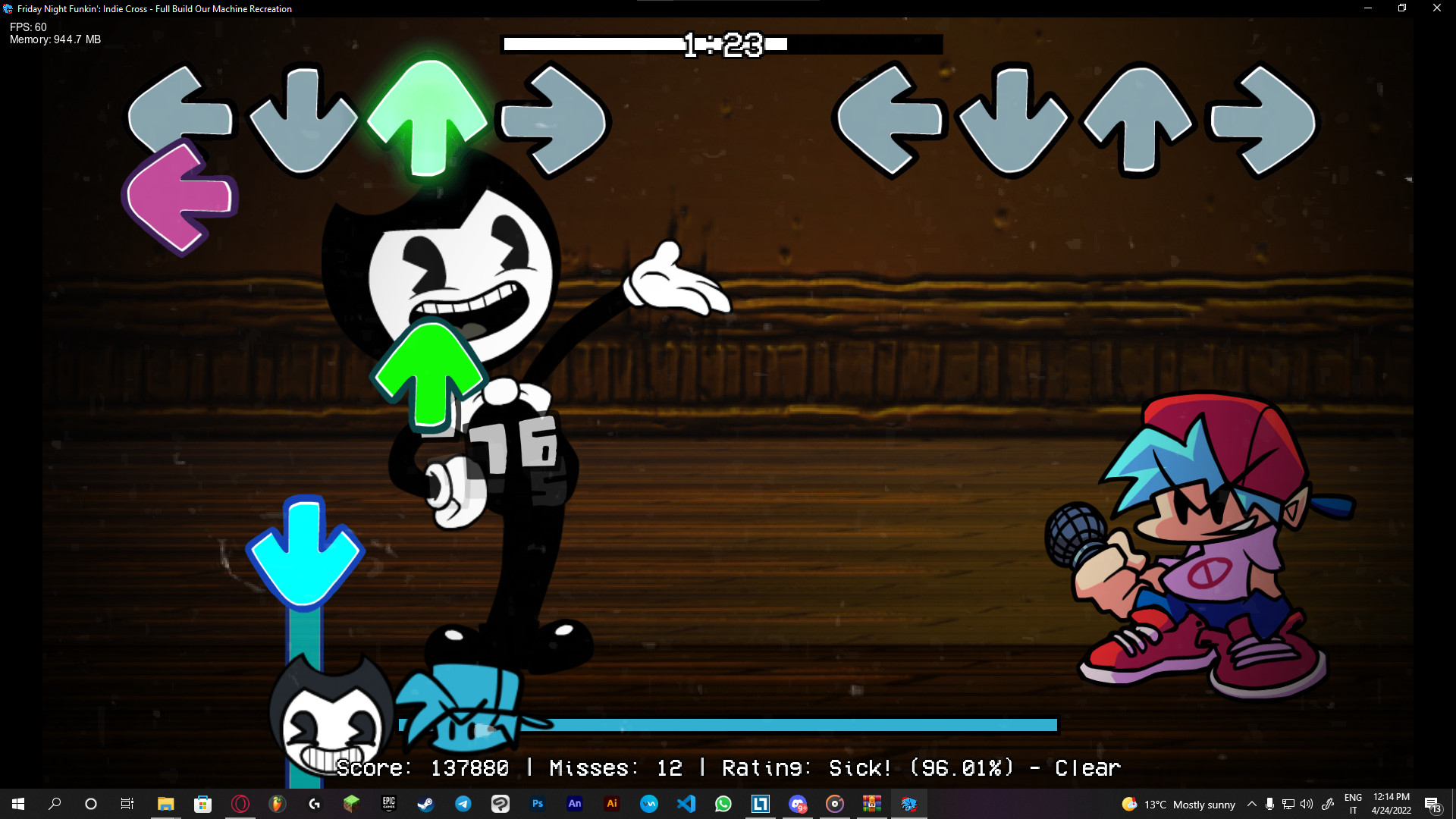The width and height of the screenshot is (1456, 819).
Task: Open the Windows Start menu
Action: coord(17,804)
